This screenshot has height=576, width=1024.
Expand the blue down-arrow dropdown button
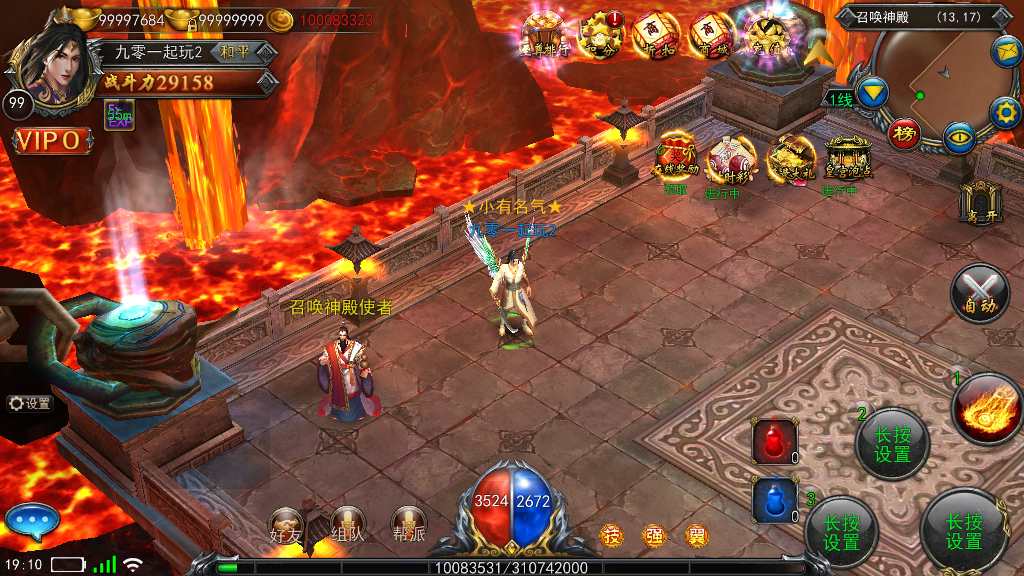(873, 93)
